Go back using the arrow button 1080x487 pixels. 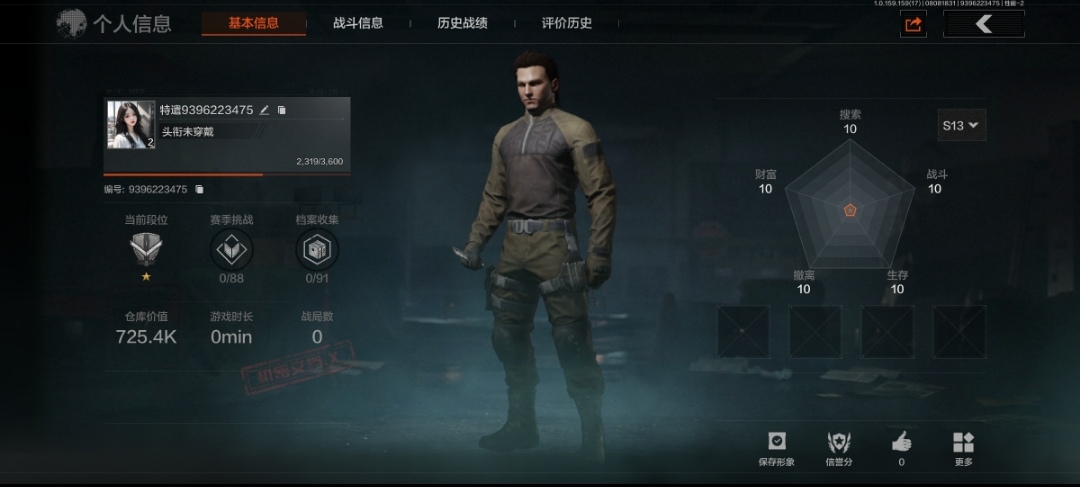[984, 24]
